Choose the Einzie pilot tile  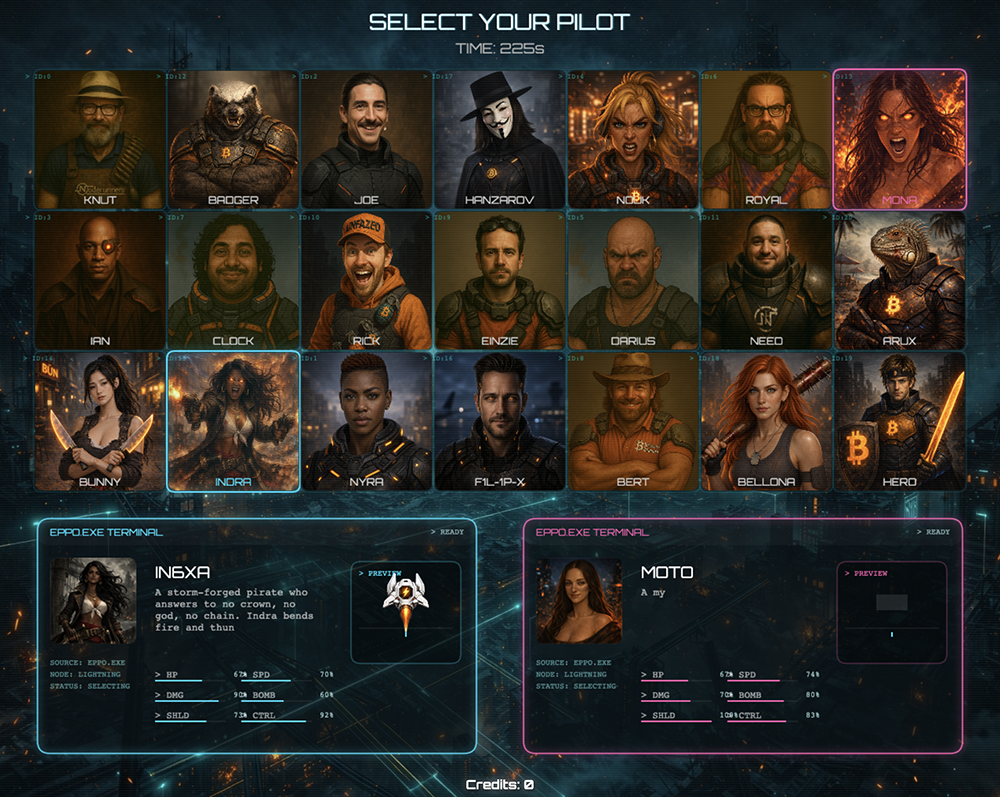(x=499, y=280)
